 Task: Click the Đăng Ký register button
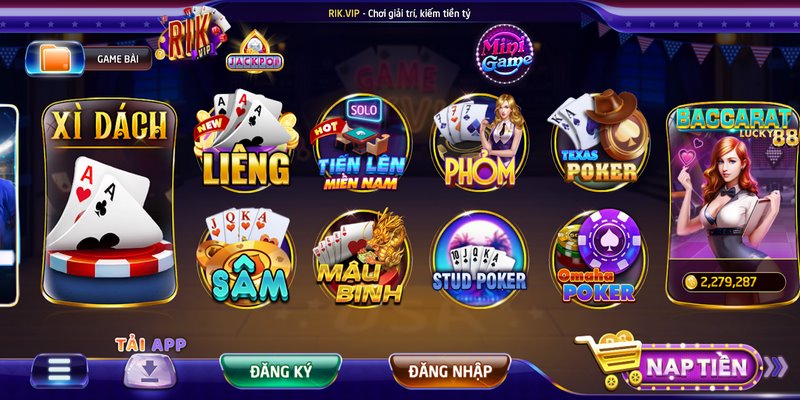tap(281, 371)
